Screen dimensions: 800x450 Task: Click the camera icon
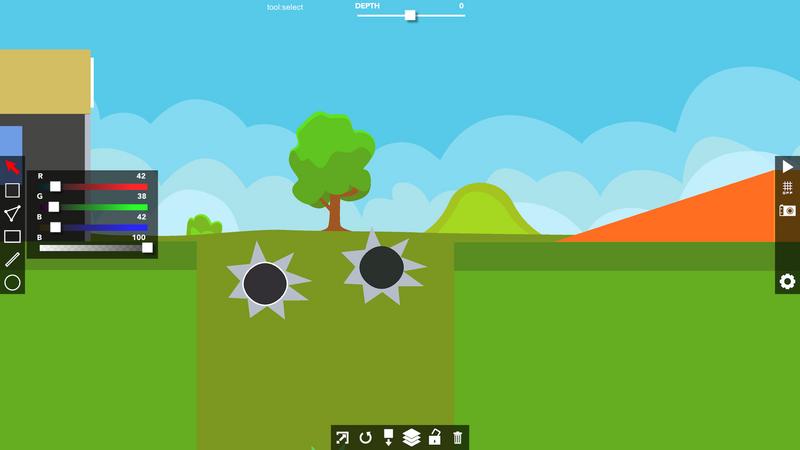(x=787, y=210)
